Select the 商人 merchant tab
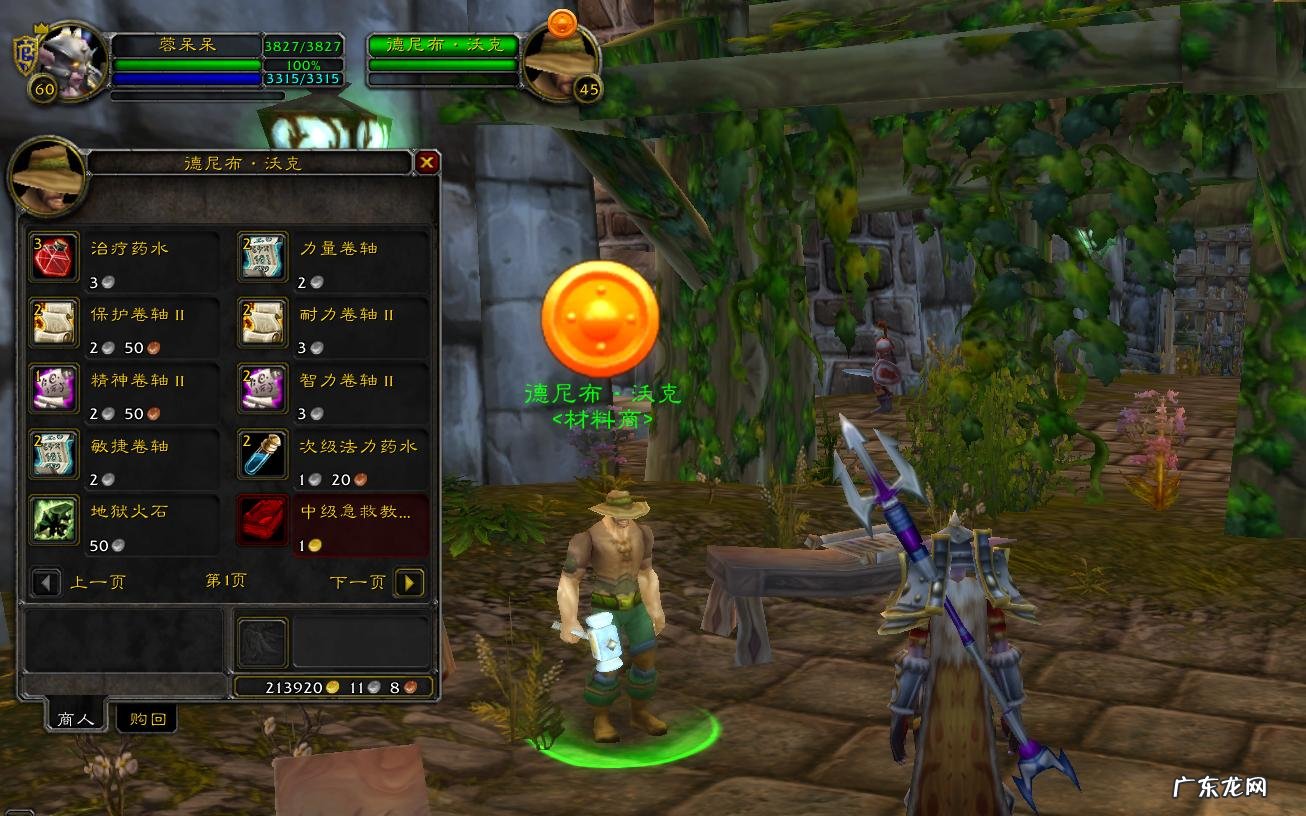The image size is (1306, 816). (x=76, y=718)
